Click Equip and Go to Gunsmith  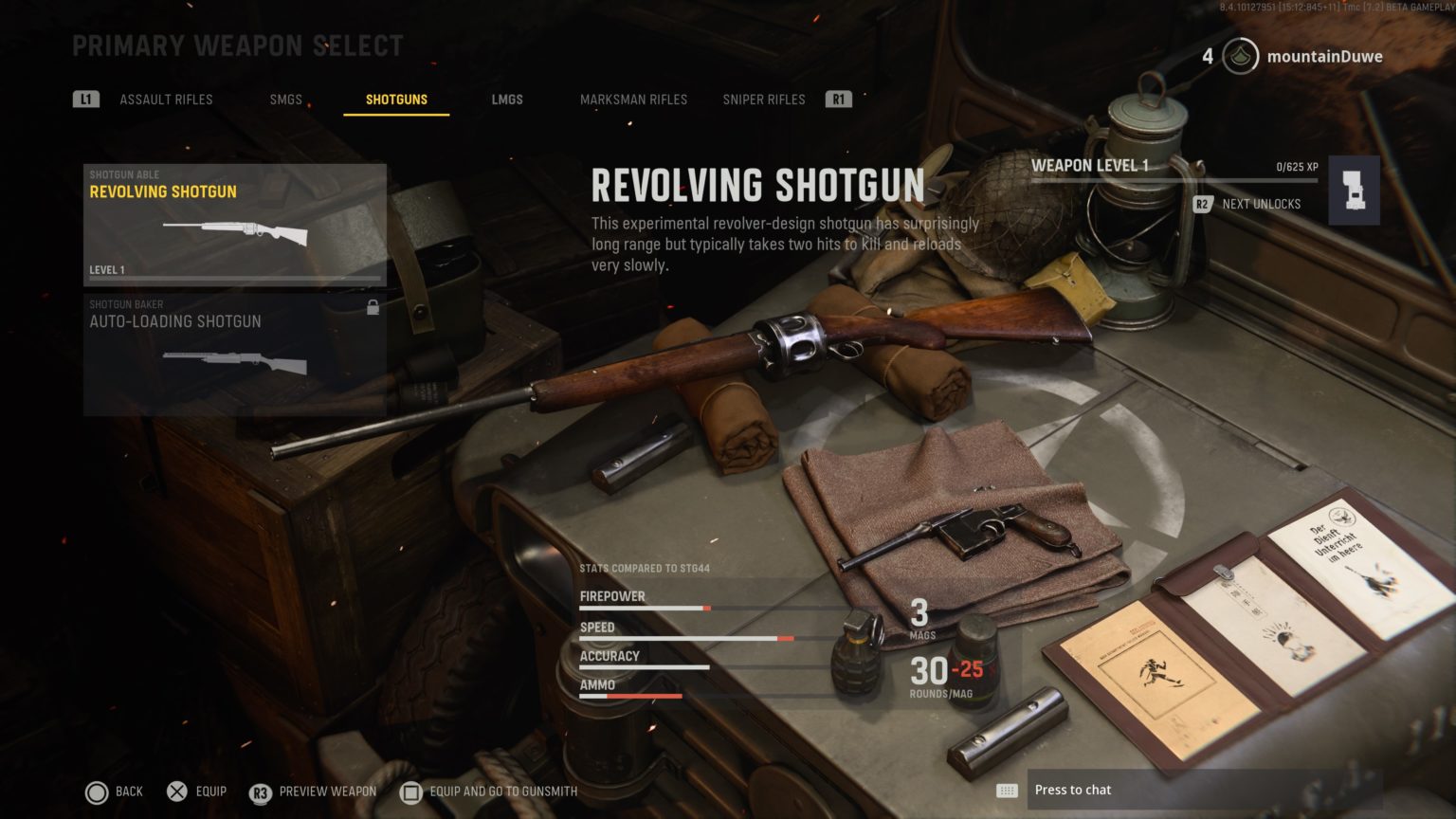pyautogui.click(x=493, y=792)
